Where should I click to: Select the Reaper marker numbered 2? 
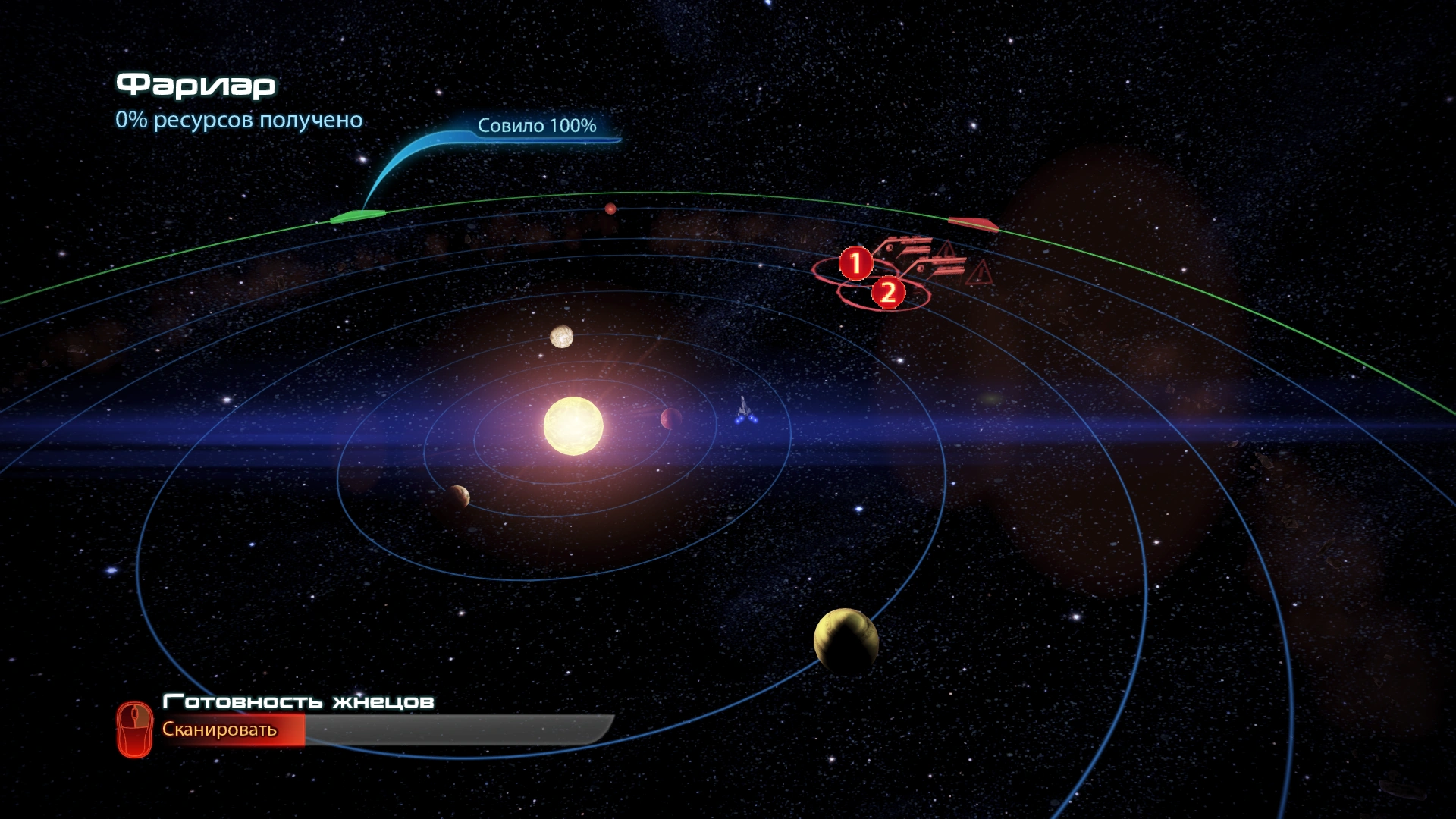[x=888, y=292]
